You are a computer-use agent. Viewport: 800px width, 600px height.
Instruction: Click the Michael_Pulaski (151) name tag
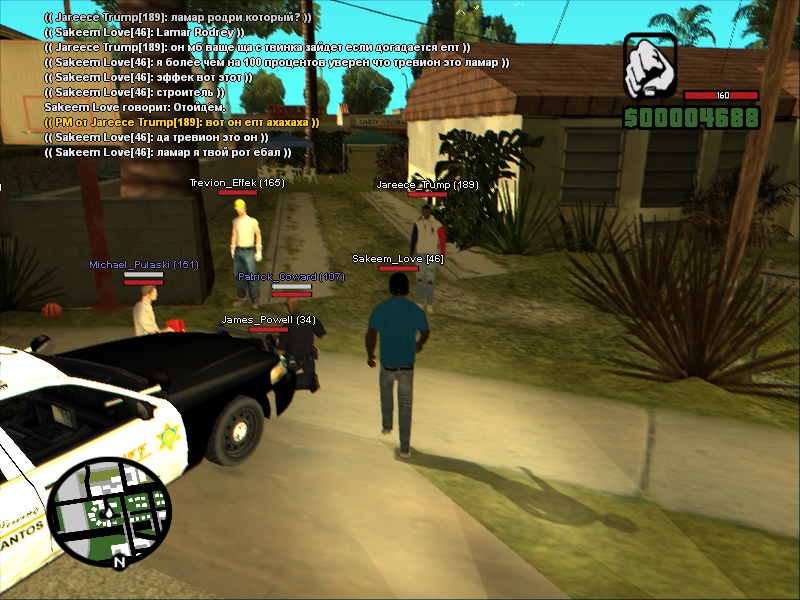144,265
